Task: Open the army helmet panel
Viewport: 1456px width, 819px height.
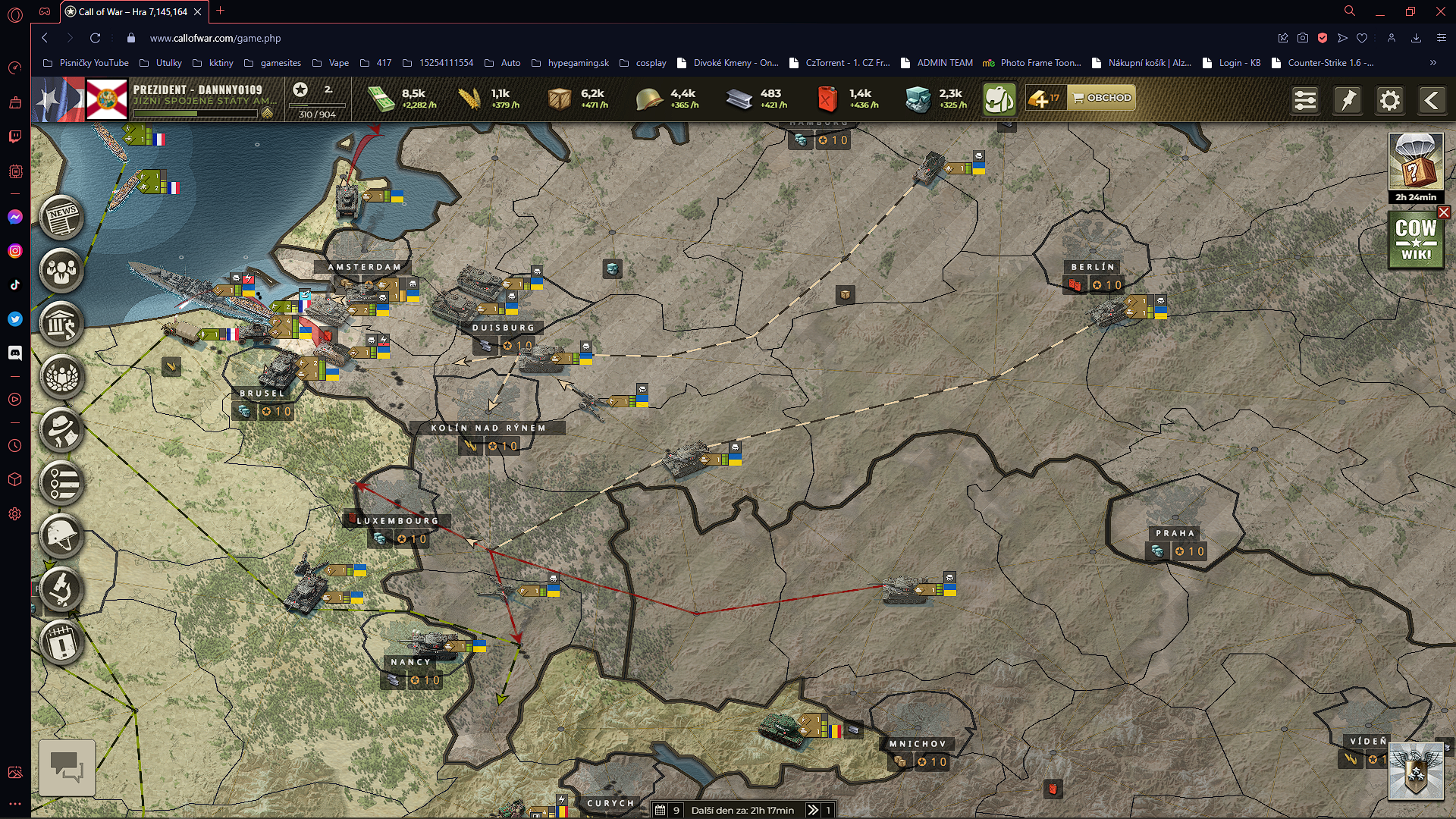Action: click(x=62, y=536)
